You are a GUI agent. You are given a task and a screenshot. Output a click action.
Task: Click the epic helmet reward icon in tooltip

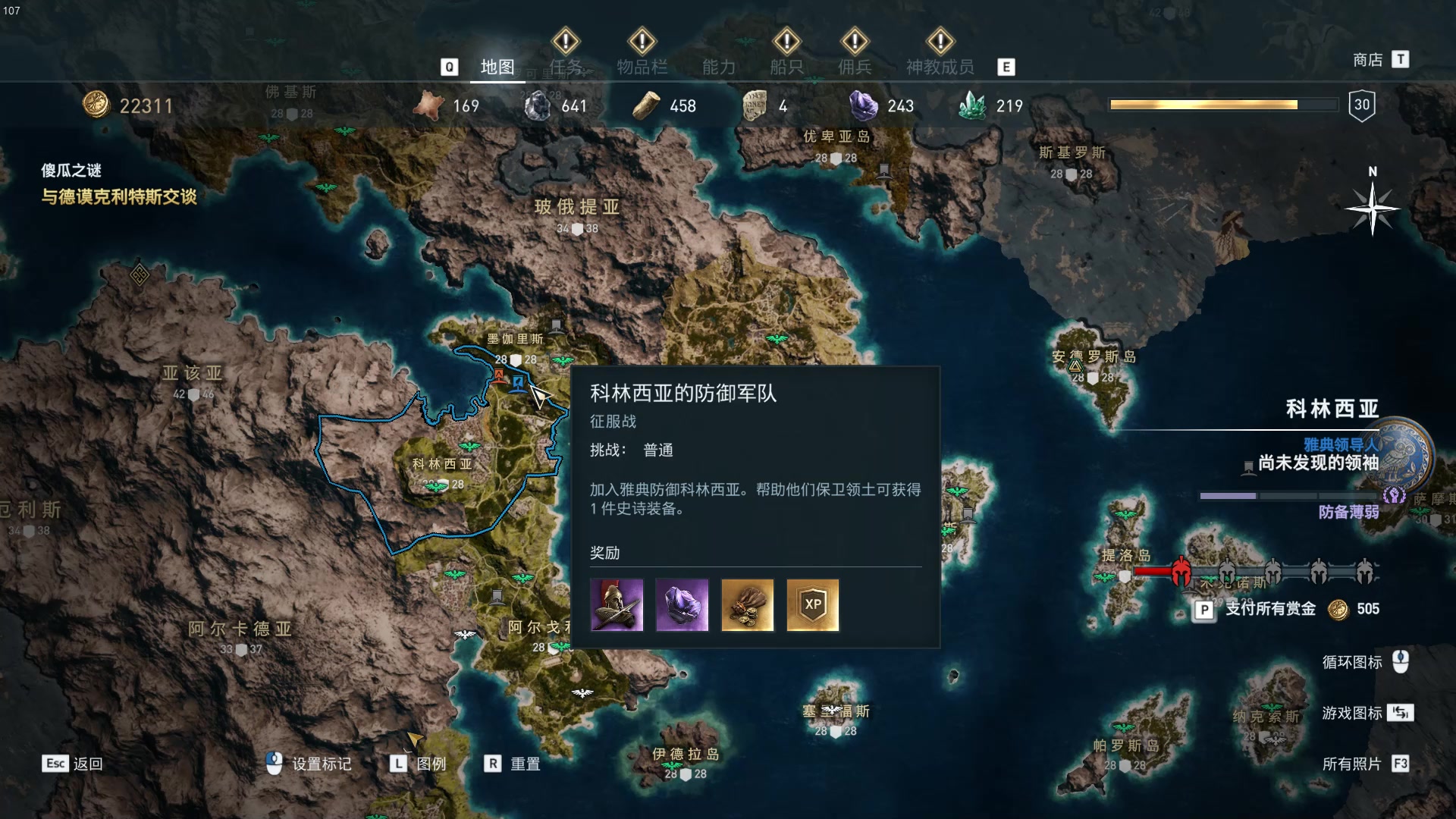pos(617,604)
